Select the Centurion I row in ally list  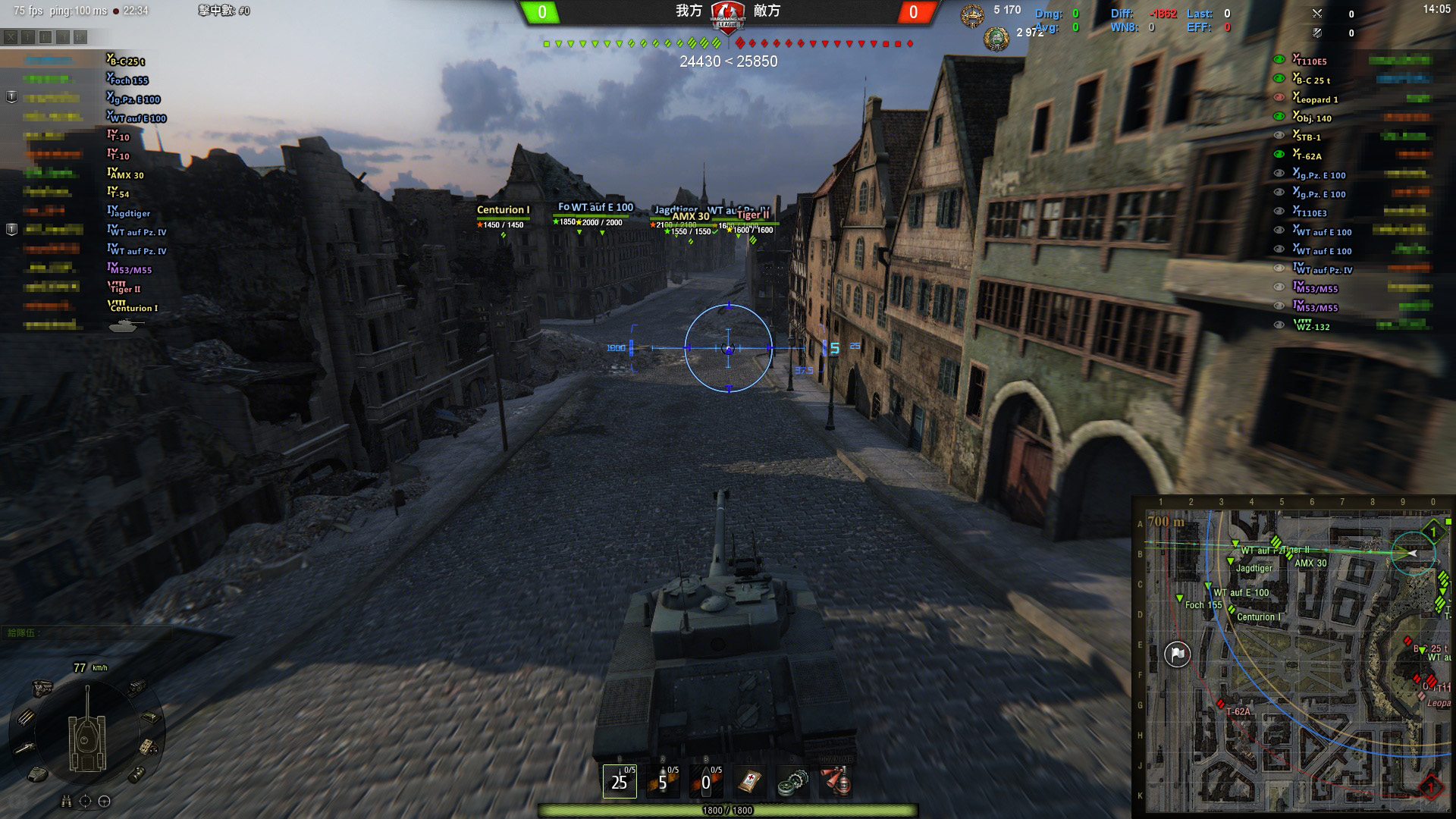133,307
